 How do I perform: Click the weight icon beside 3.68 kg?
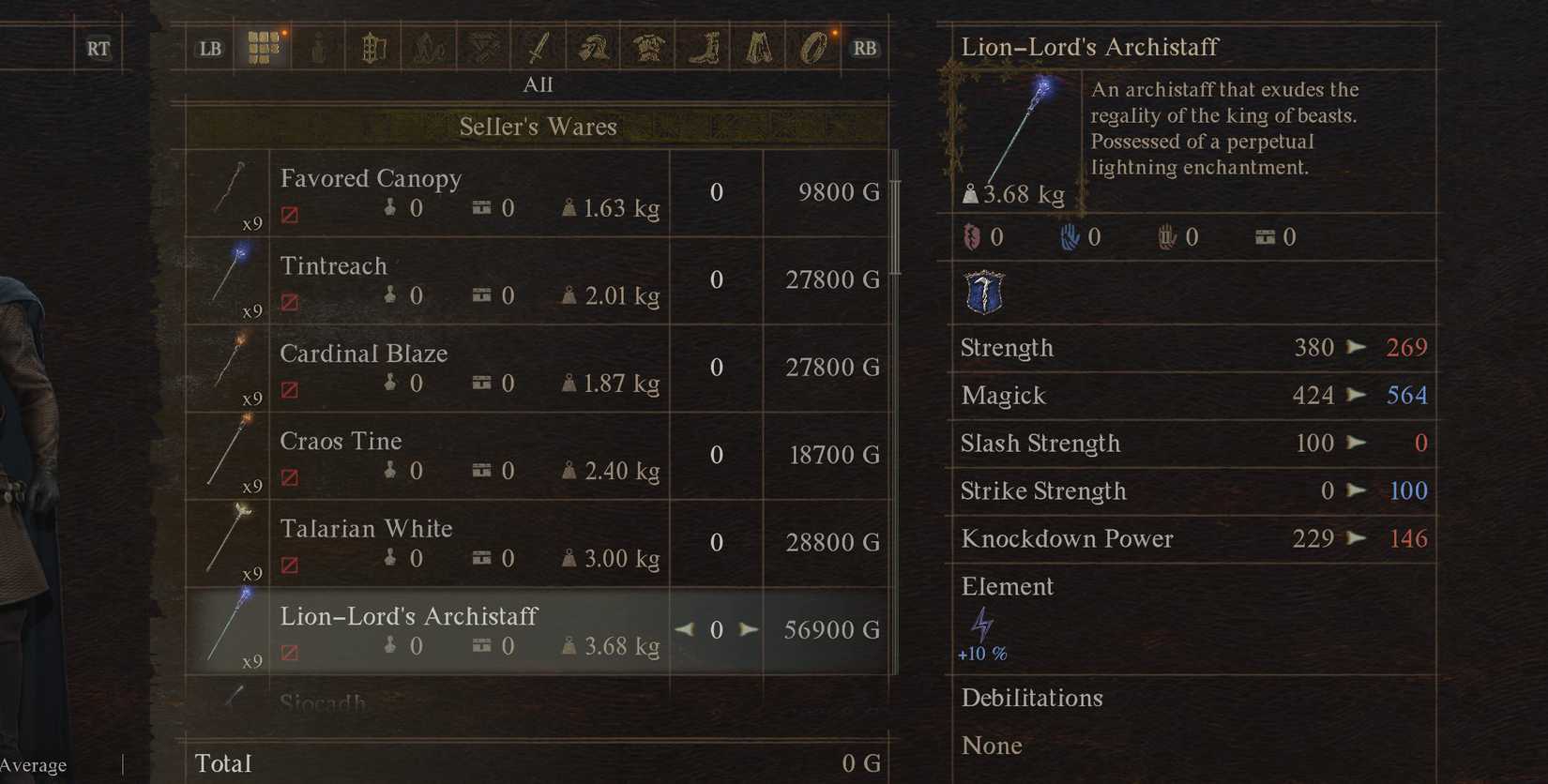(971, 194)
